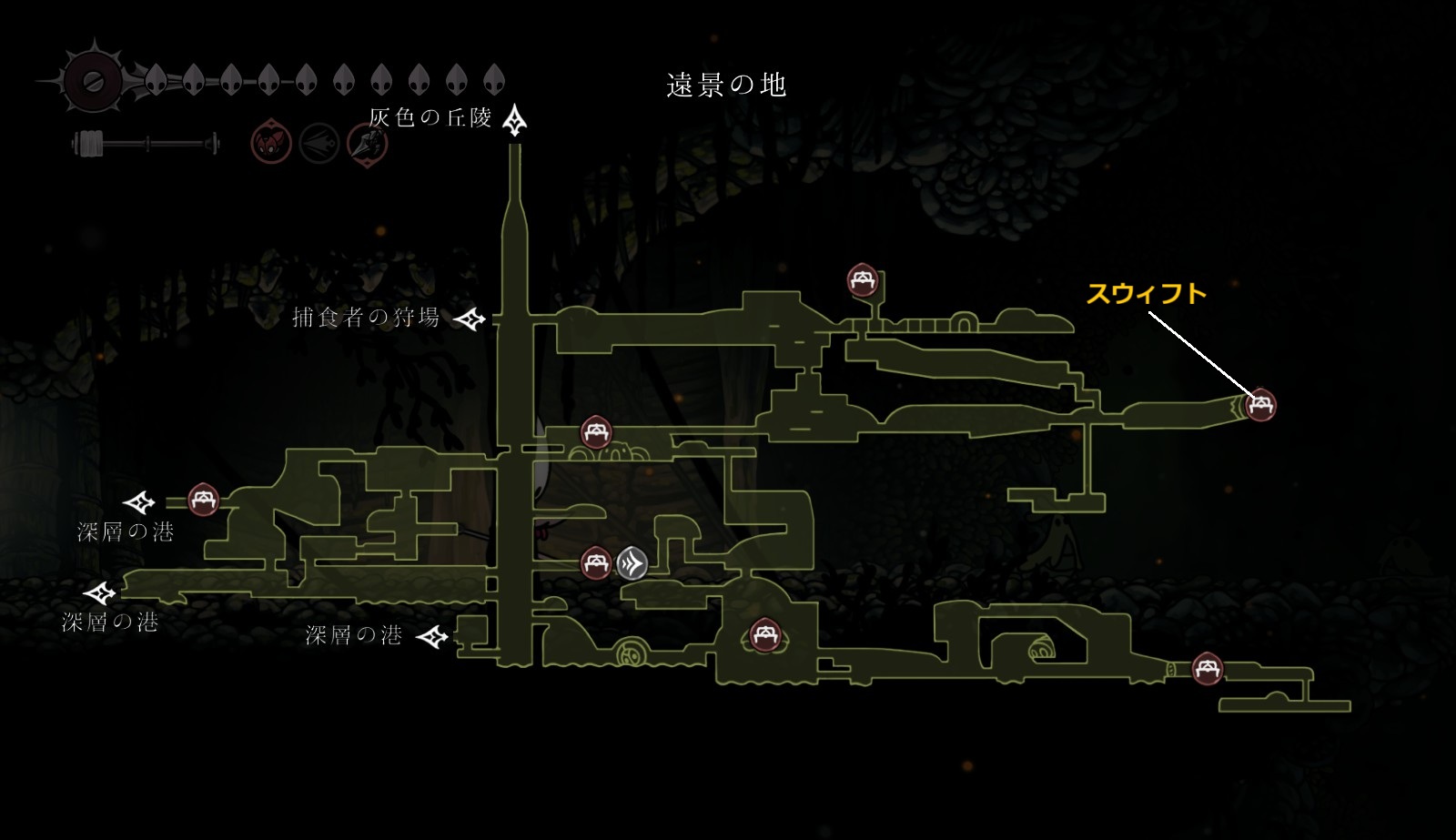Click the 捕食者の狩場 exit marker
The height and width of the screenshot is (840, 1456).
470,319
